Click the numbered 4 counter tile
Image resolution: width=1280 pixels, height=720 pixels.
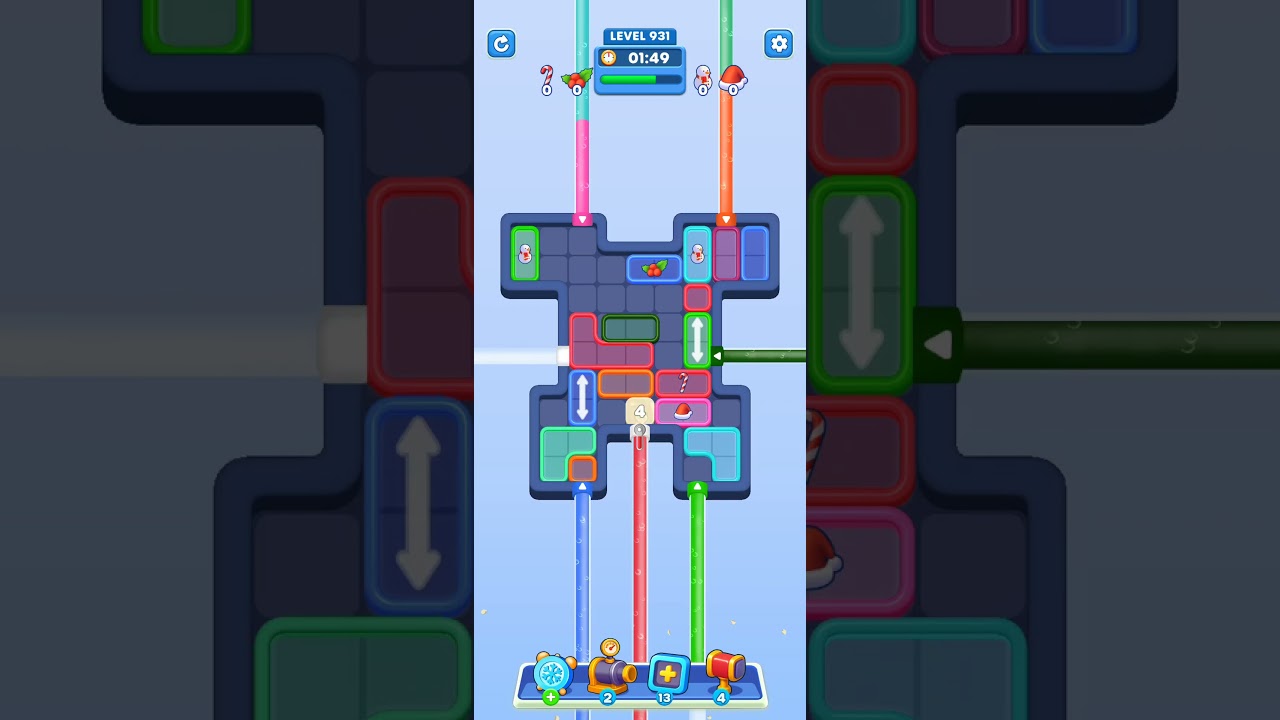[x=638, y=409]
